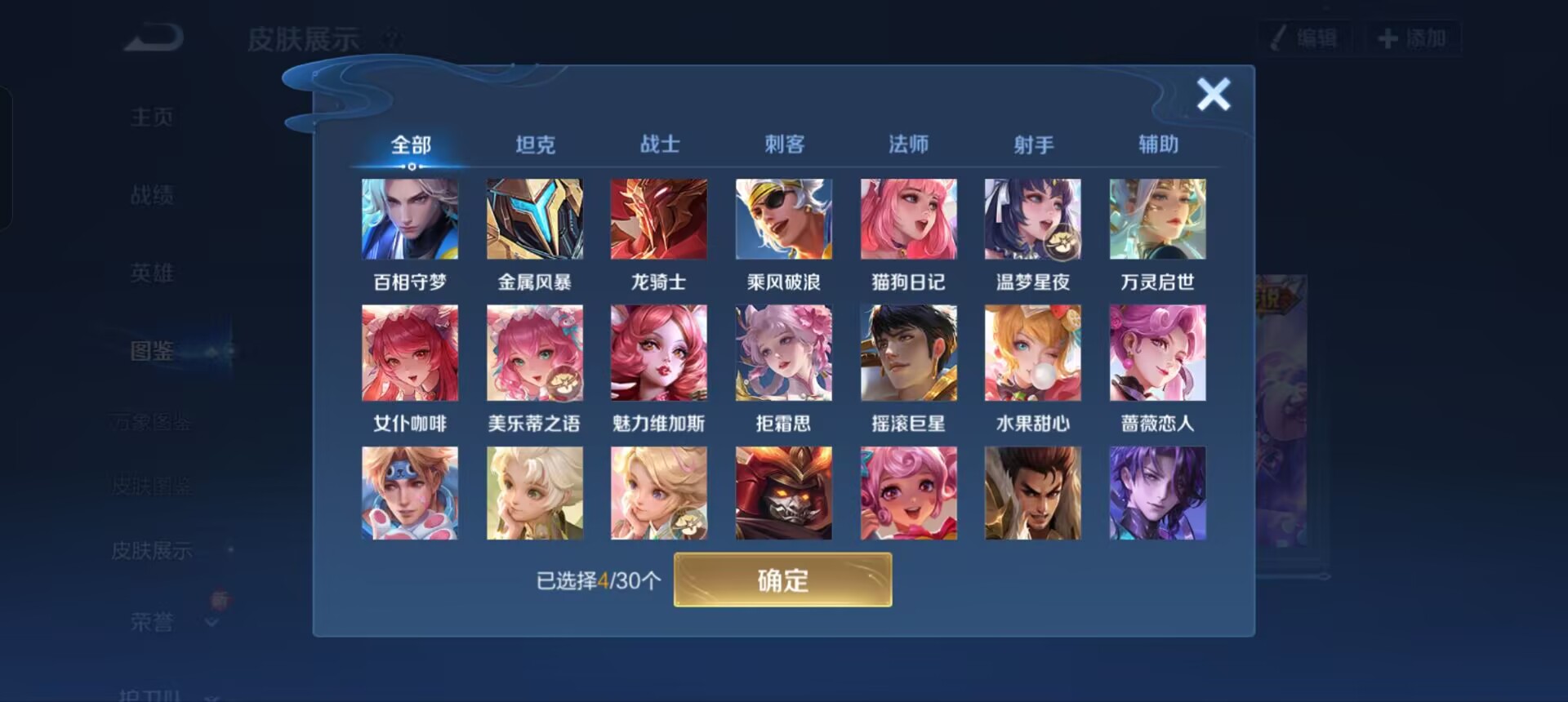The width and height of the screenshot is (1568, 702).
Task: Select the 摇滚巨星 skin portrait
Action: [909, 353]
